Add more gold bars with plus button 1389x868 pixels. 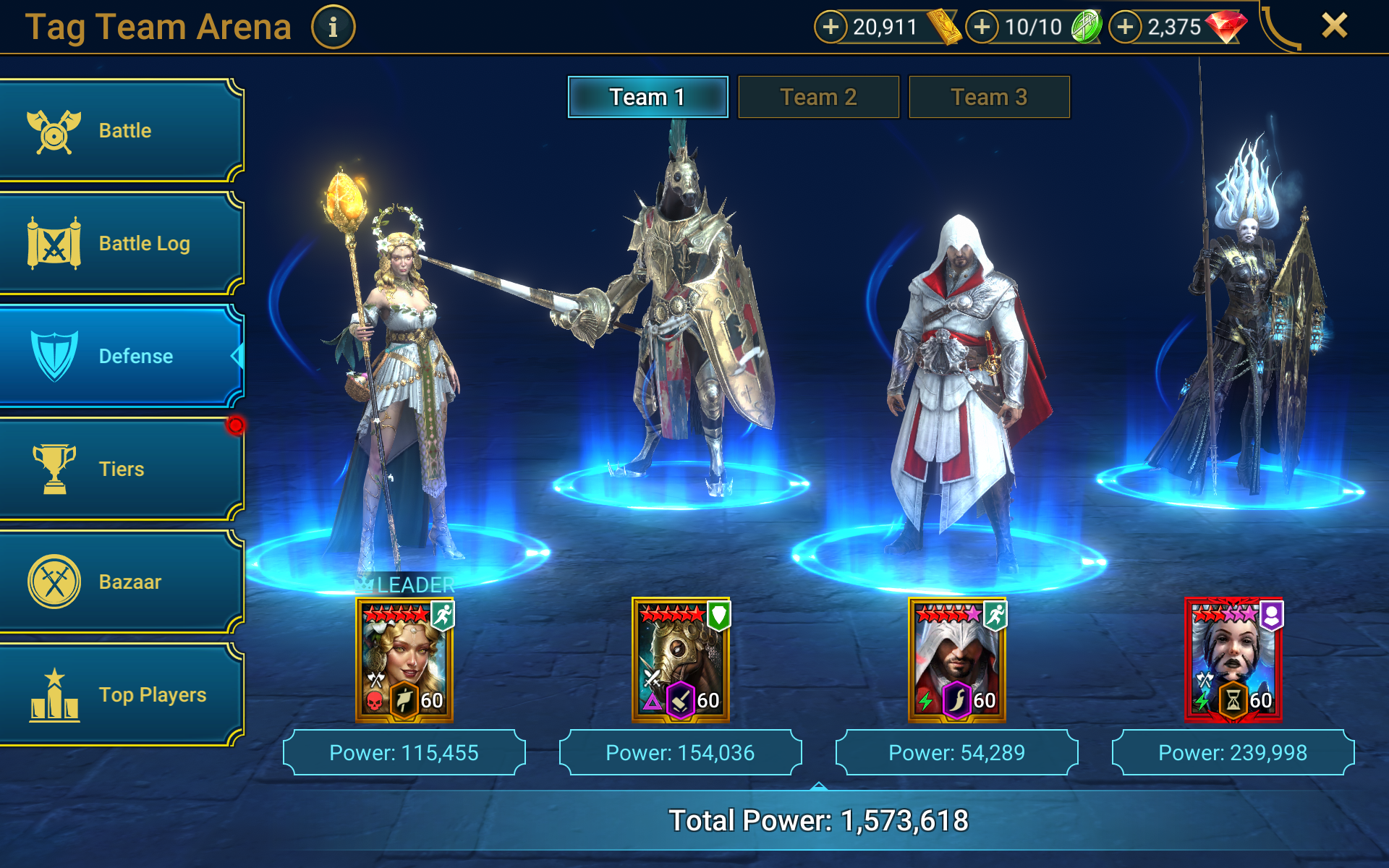(831, 27)
